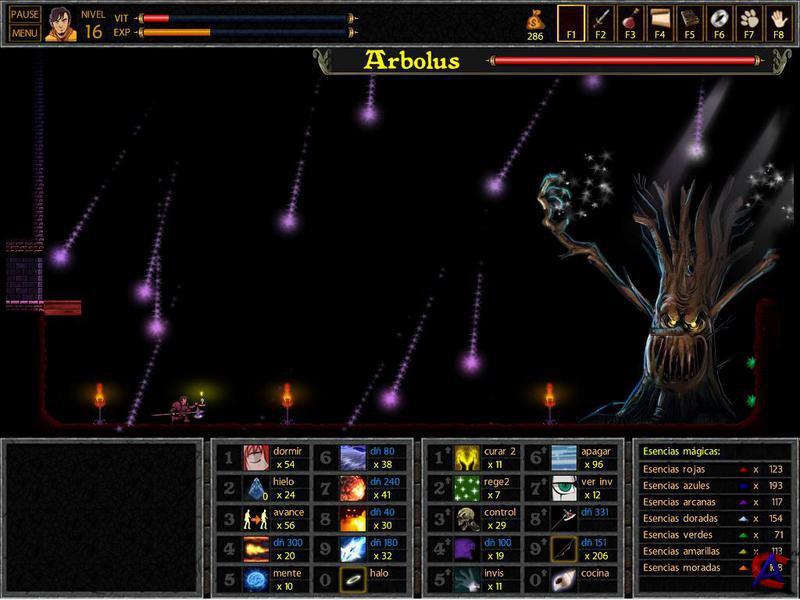Open the F4 scroll tab
This screenshot has width=800, height=600.
tap(660, 20)
